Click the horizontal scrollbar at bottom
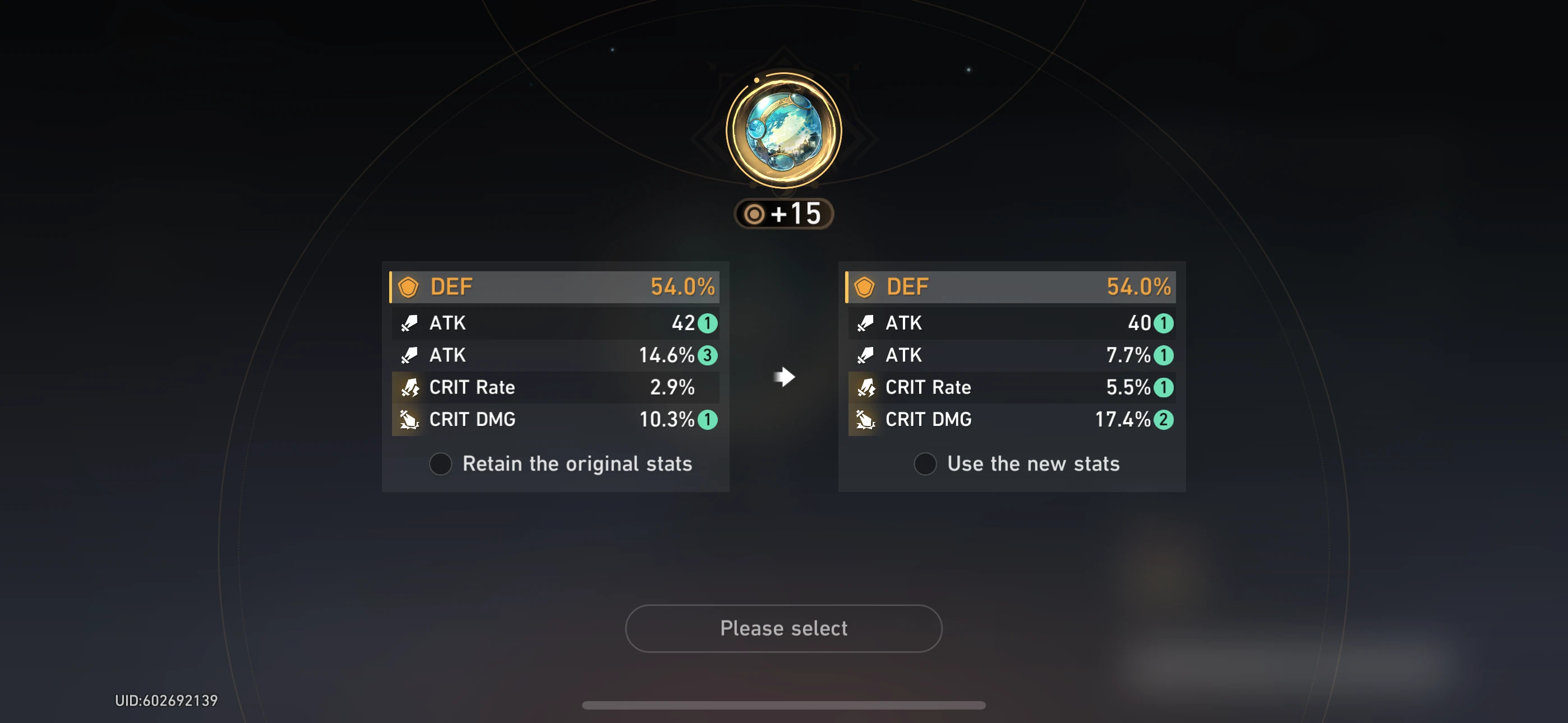 (x=784, y=704)
